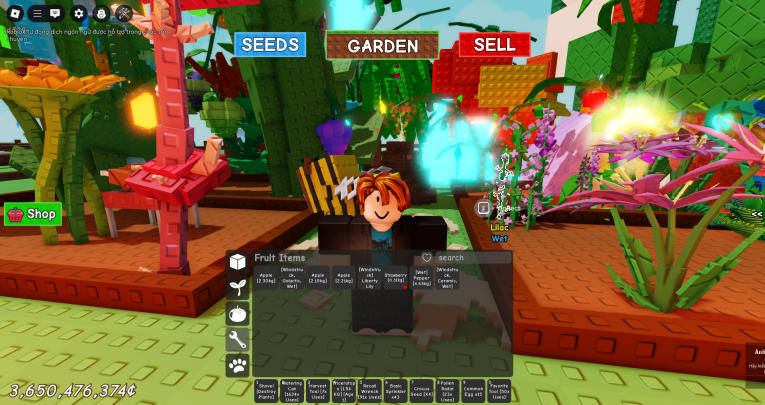Screen dimensions: 765x405
Task: Equip the Basic Sprinkler hotbar slot
Action: click(x=396, y=391)
